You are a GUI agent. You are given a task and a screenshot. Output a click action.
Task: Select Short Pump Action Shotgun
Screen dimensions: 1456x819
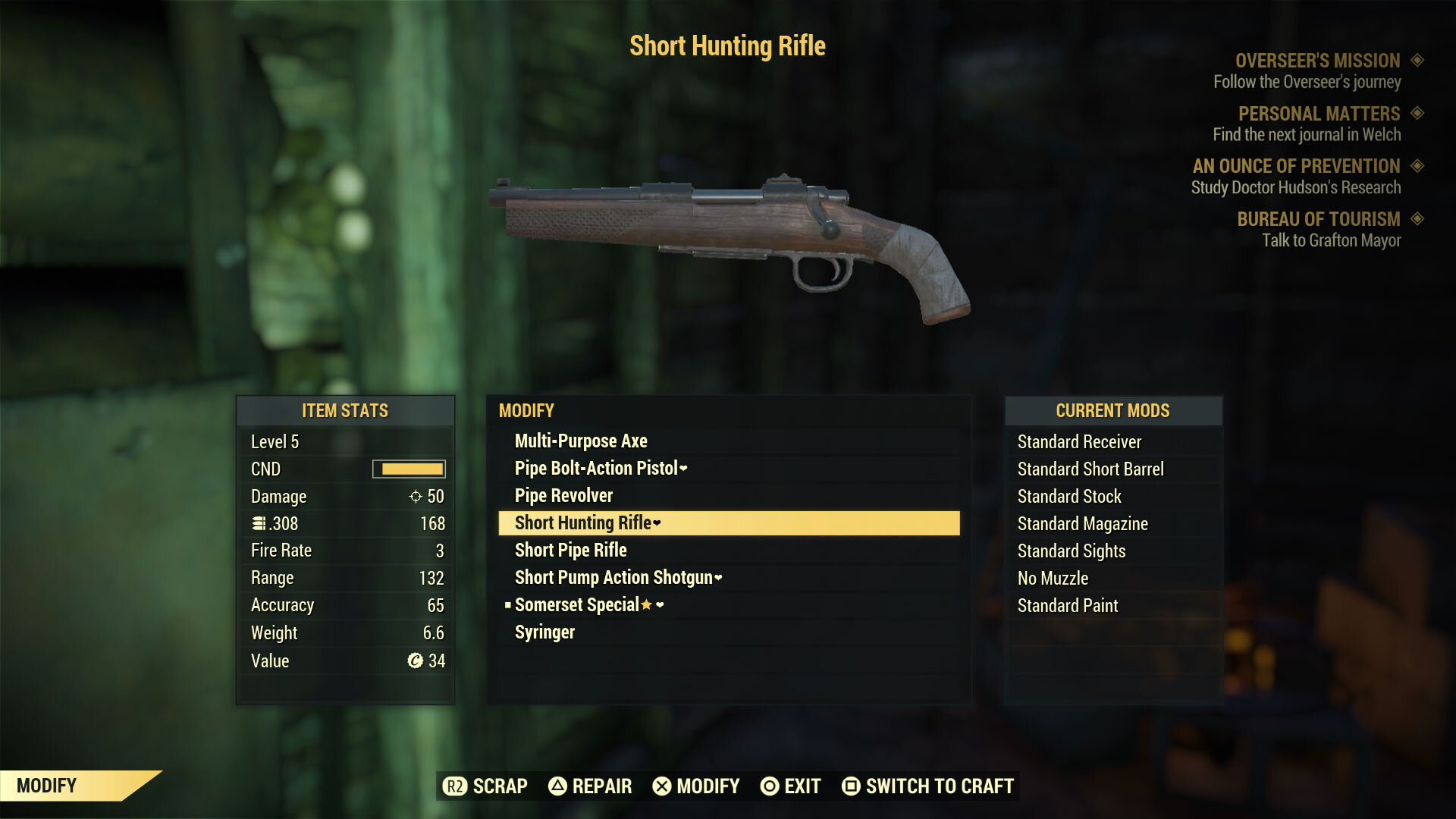click(613, 578)
